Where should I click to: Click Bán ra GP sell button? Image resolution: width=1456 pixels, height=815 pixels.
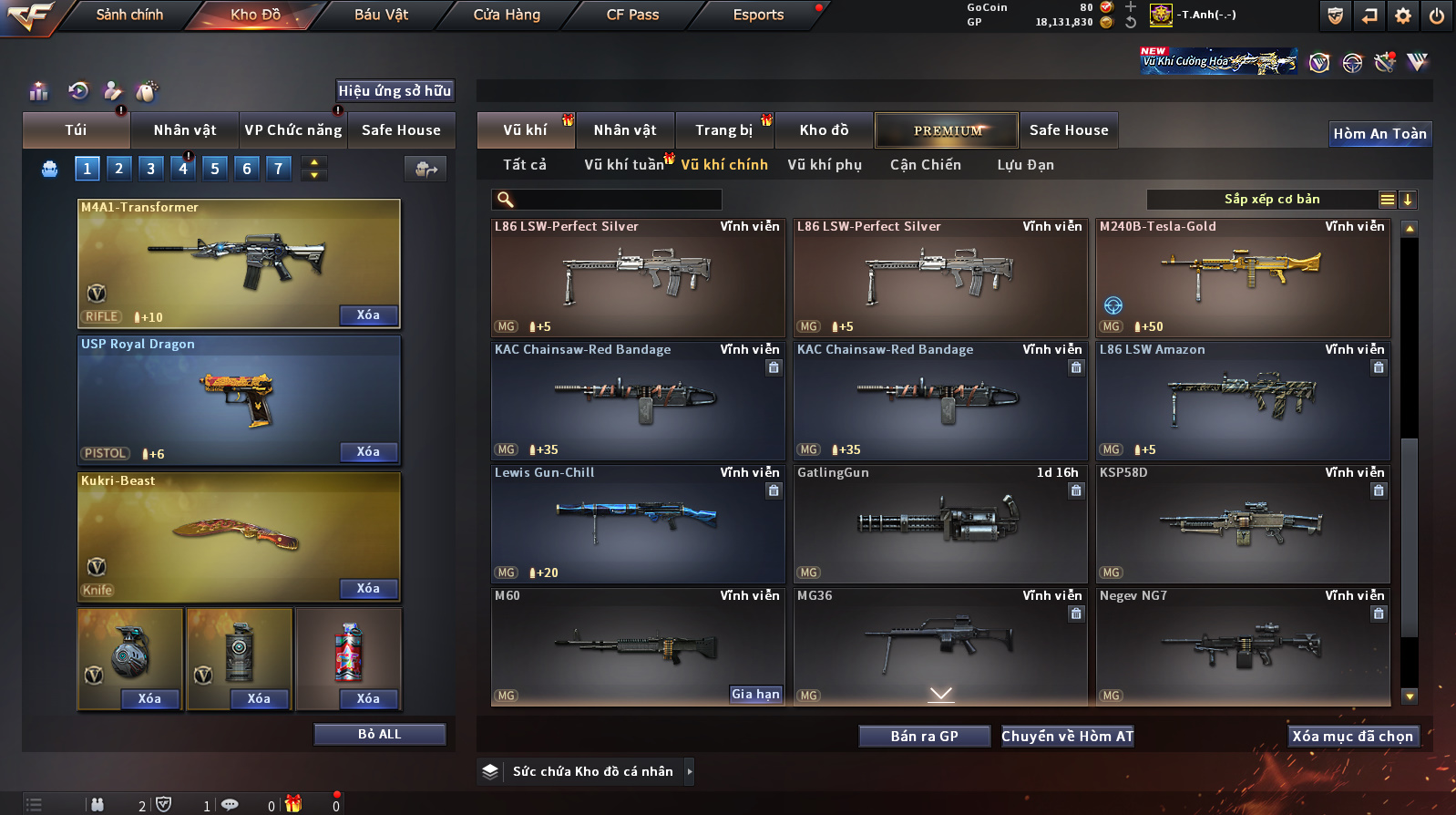point(924,737)
